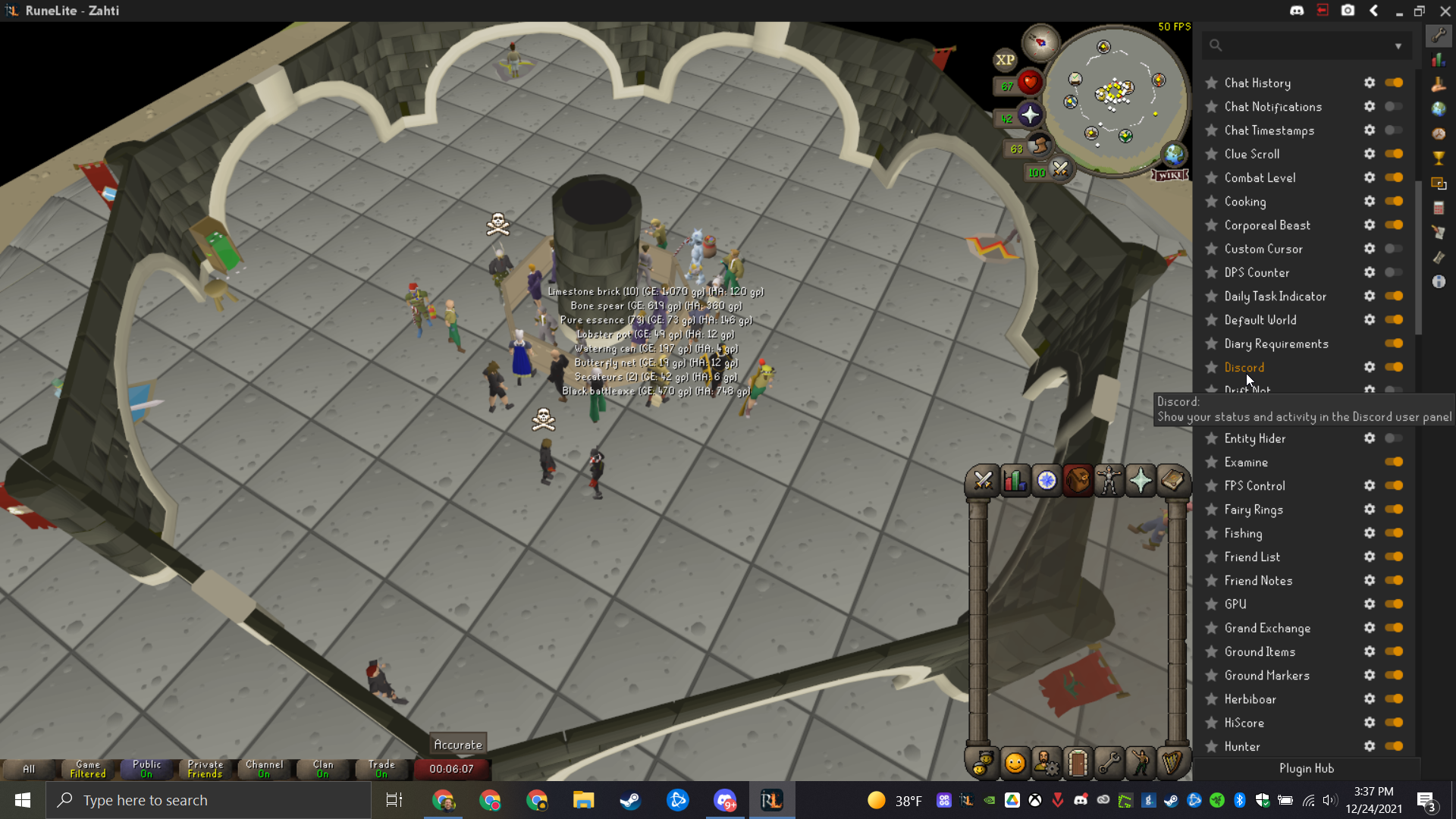
Task: Click the compass above the minimap
Action: (1040, 42)
